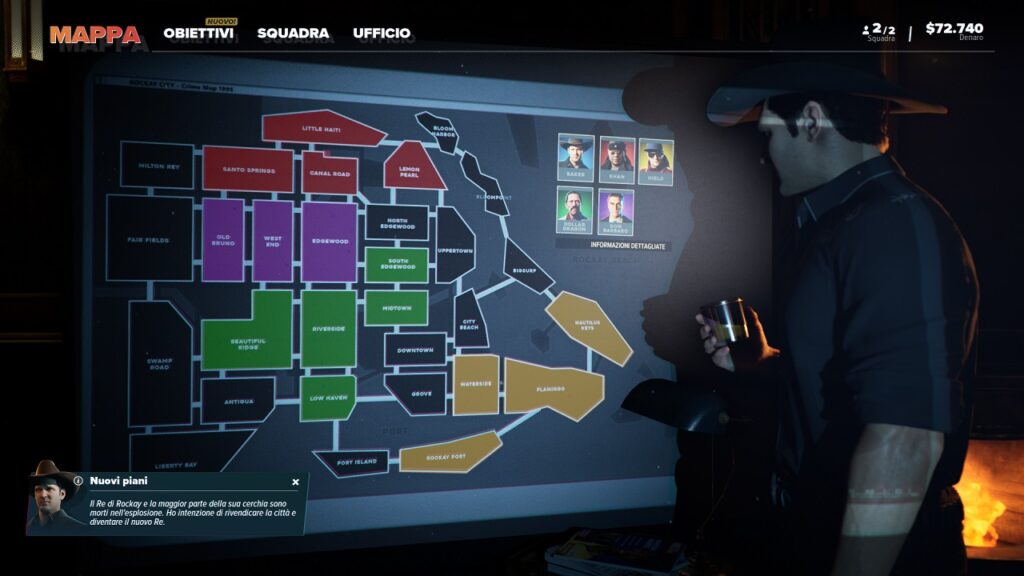Choose the Santo Springs district
The width and height of the screenshot is (1024, 576).
coord(247,169)
